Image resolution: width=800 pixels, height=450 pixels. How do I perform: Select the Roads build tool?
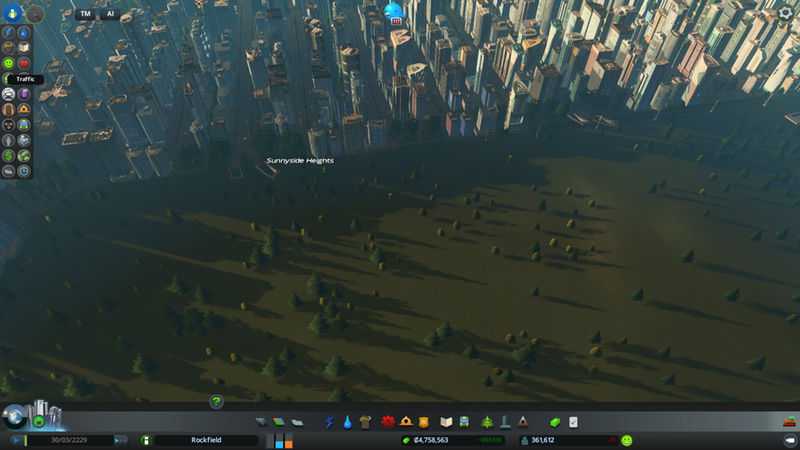(261, 422)
